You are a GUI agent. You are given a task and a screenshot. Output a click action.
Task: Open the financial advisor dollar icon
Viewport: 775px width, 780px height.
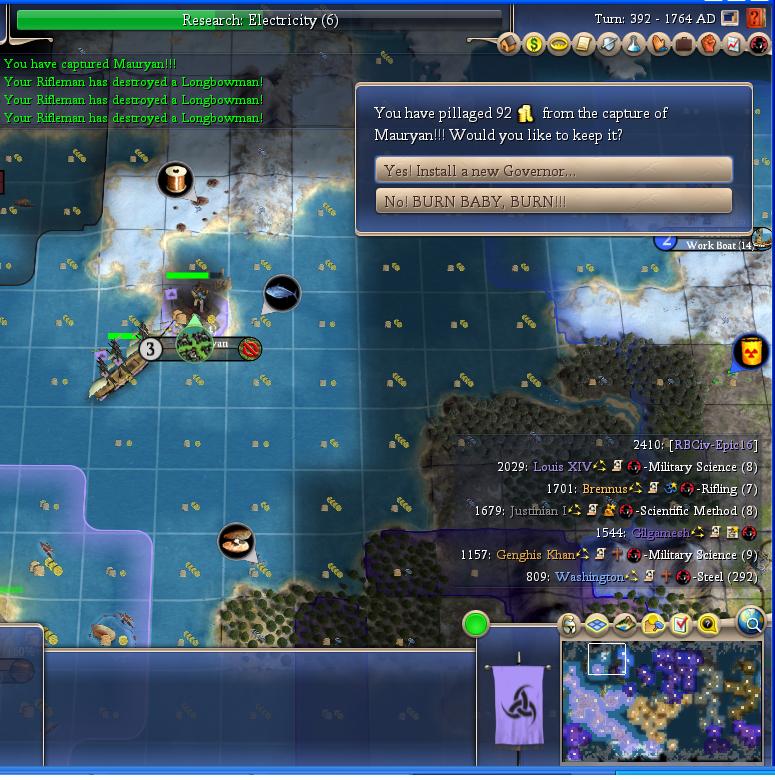click(534, 44)
